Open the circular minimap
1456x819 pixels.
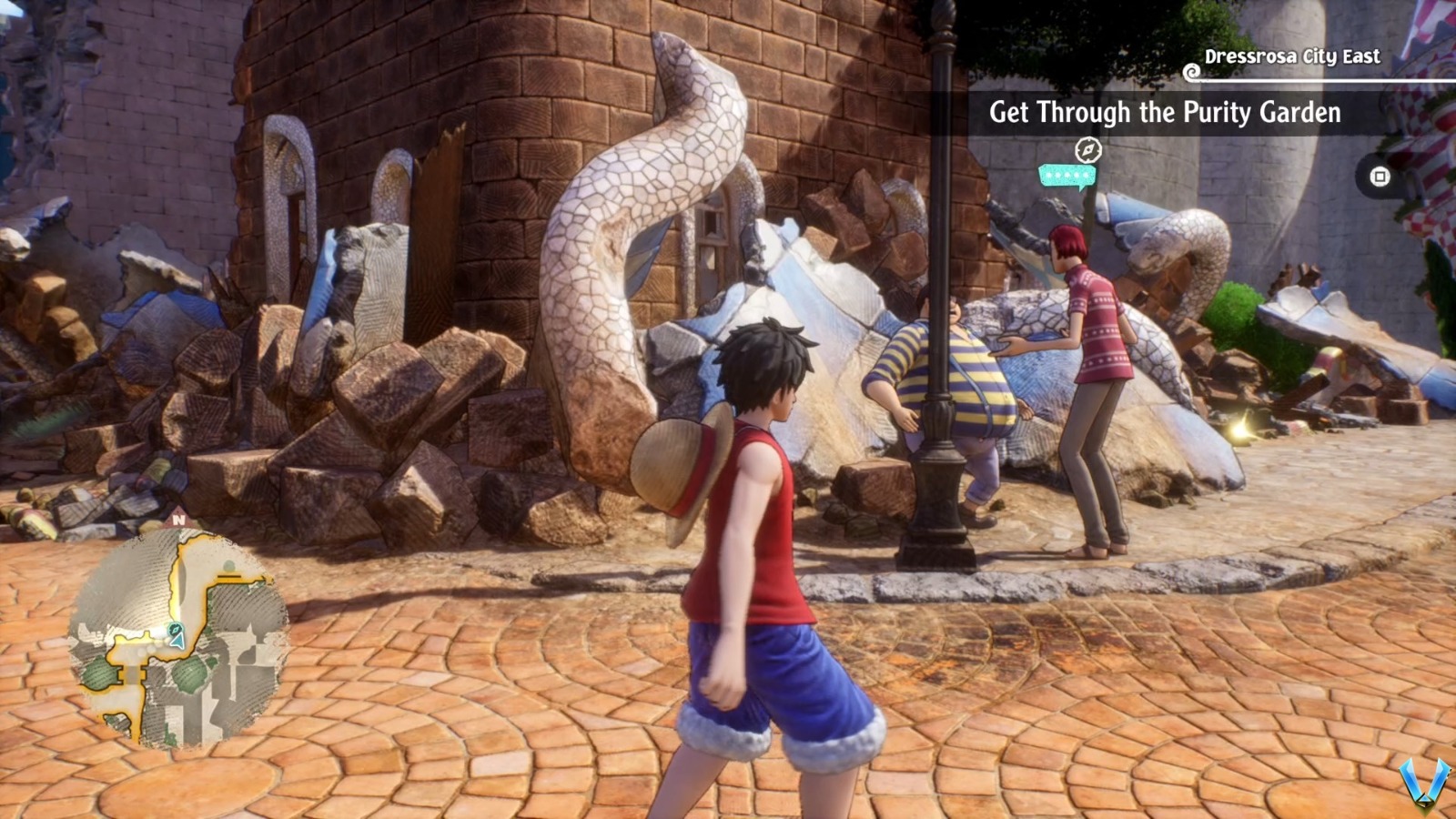178,636
